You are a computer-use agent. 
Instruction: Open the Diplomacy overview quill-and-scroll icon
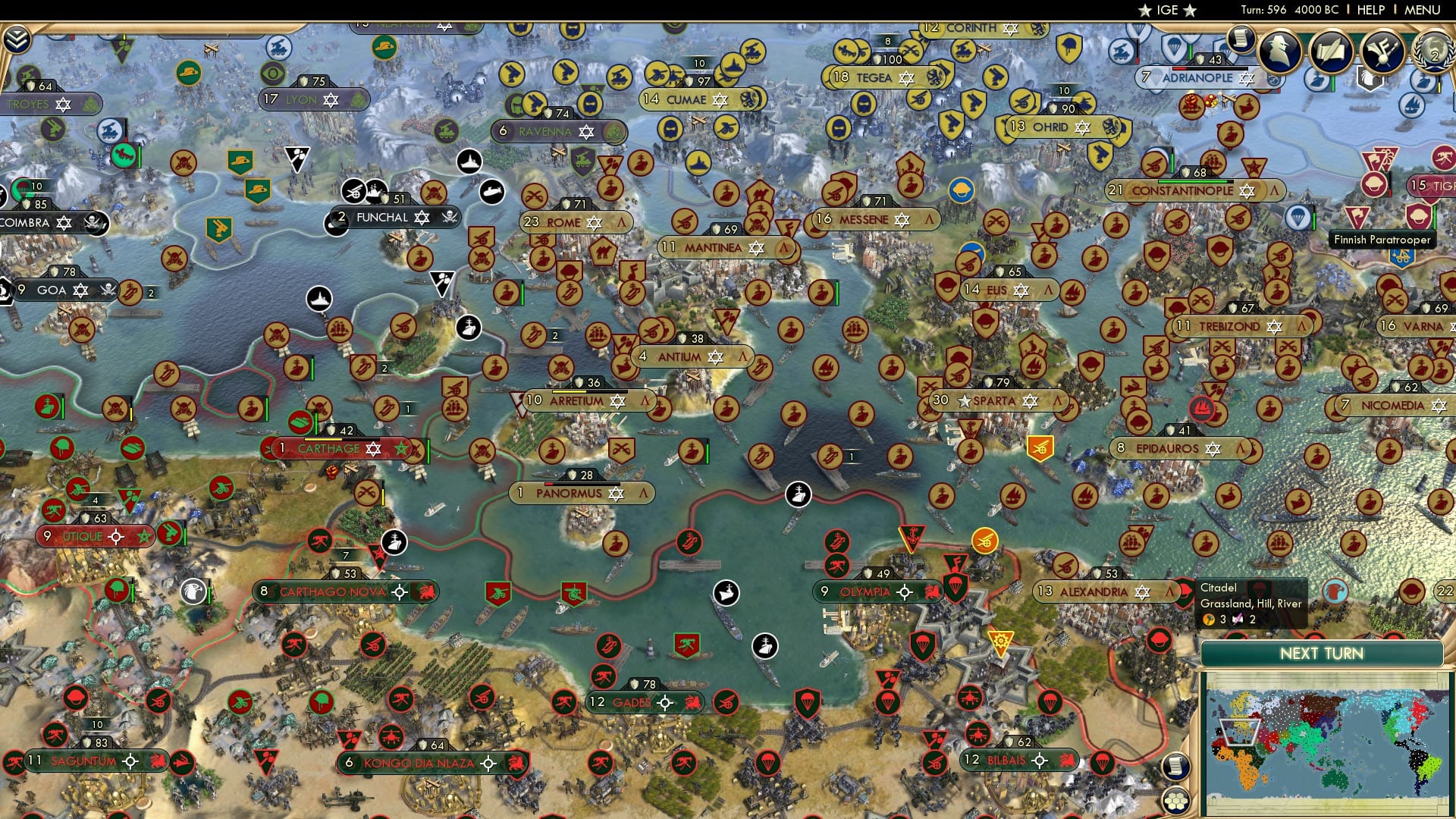(1332, 52)
